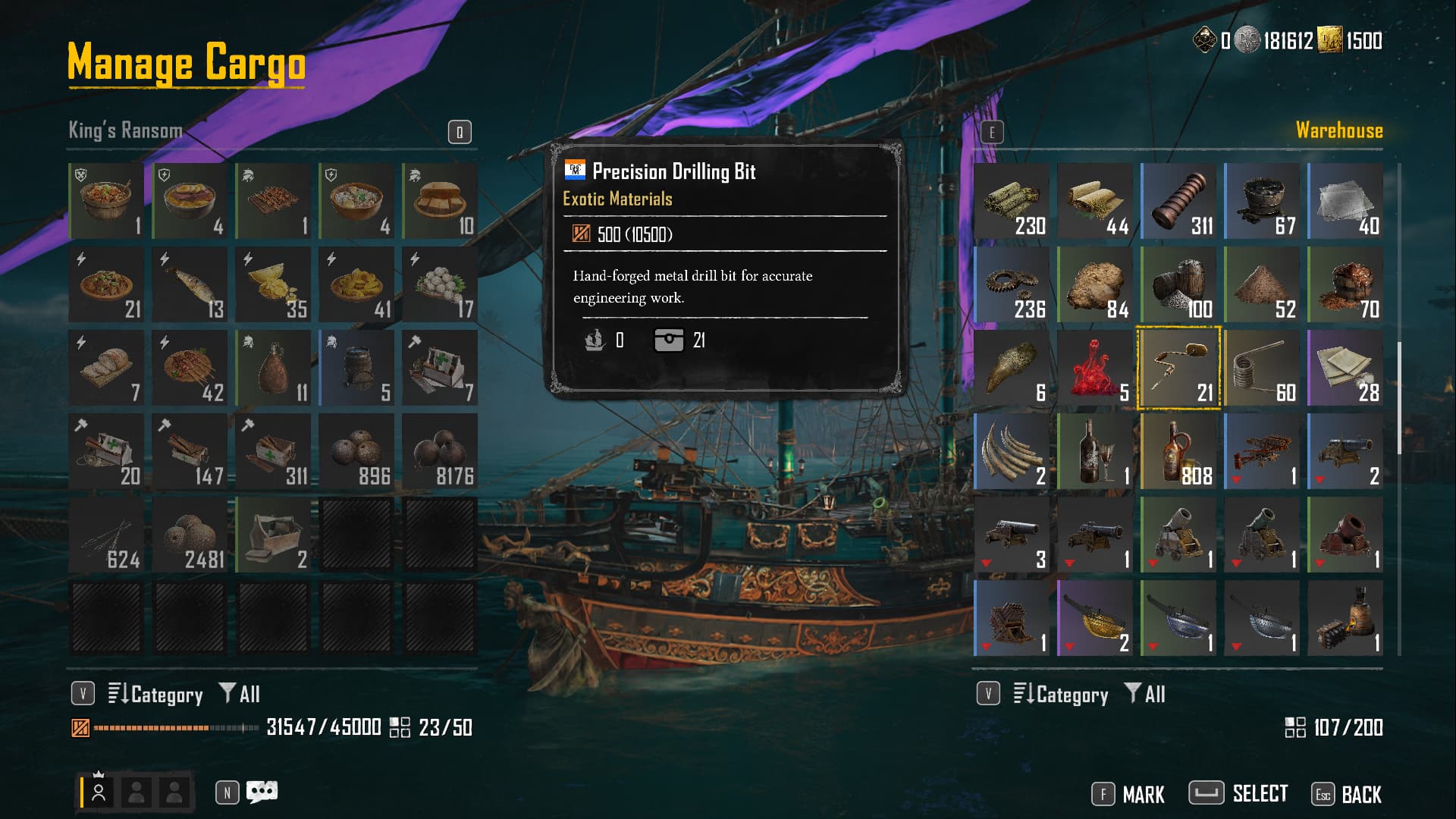Select the grilled fish with 13 count
Screen dimensions: 1456x819
point(190,285)
